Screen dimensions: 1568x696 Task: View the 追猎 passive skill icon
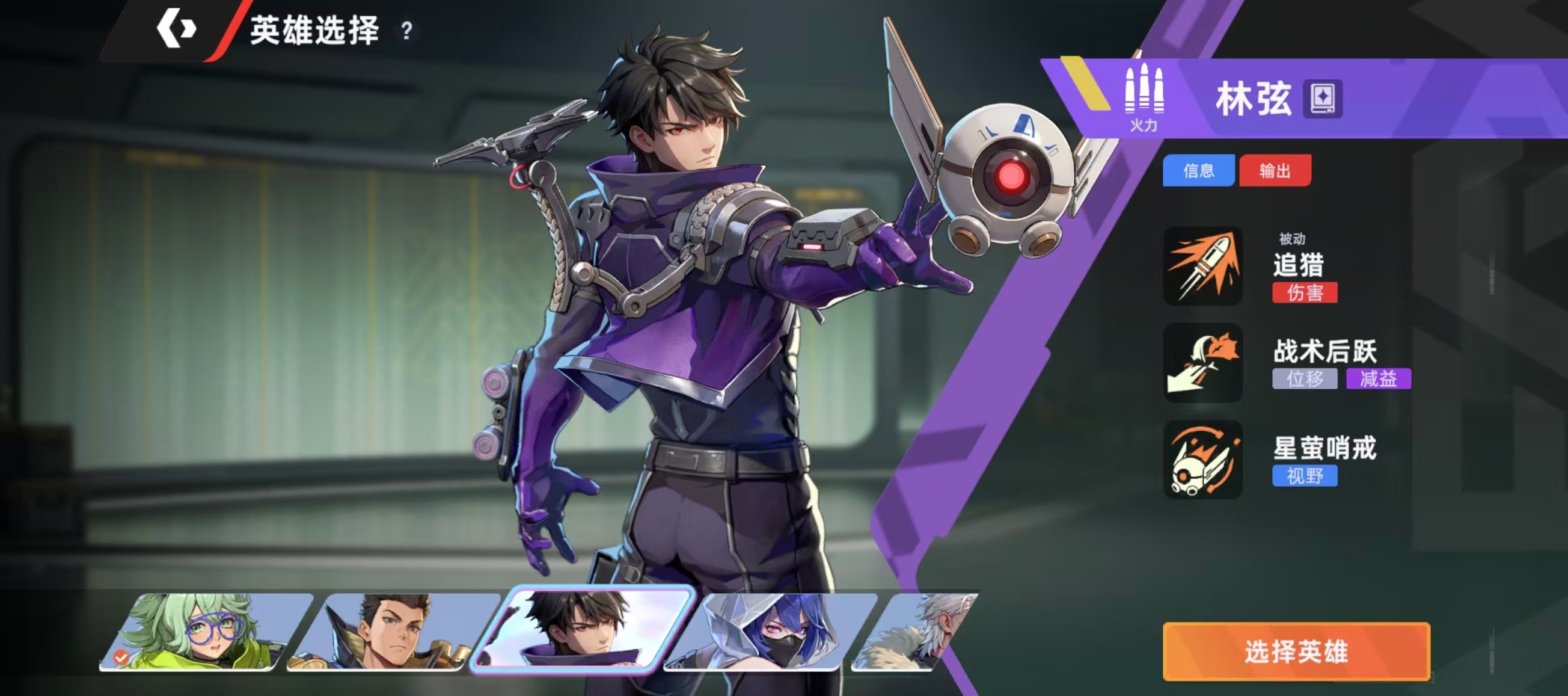[x=1203, y=266]
